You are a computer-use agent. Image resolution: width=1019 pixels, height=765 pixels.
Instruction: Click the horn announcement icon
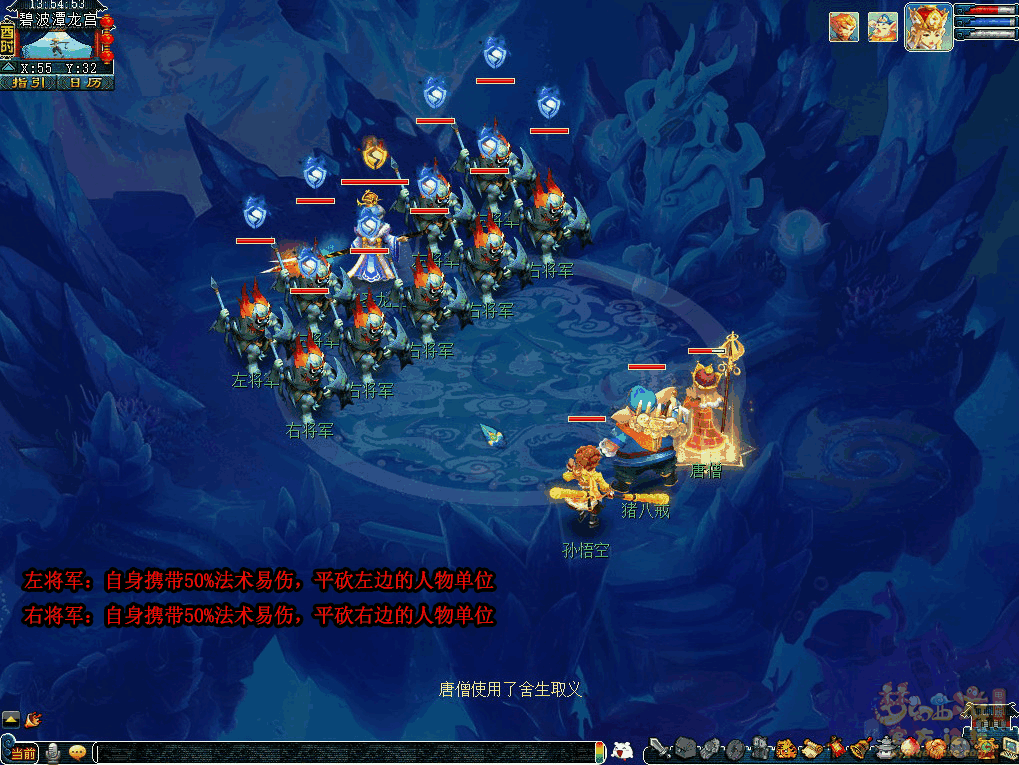click(33, 718)
